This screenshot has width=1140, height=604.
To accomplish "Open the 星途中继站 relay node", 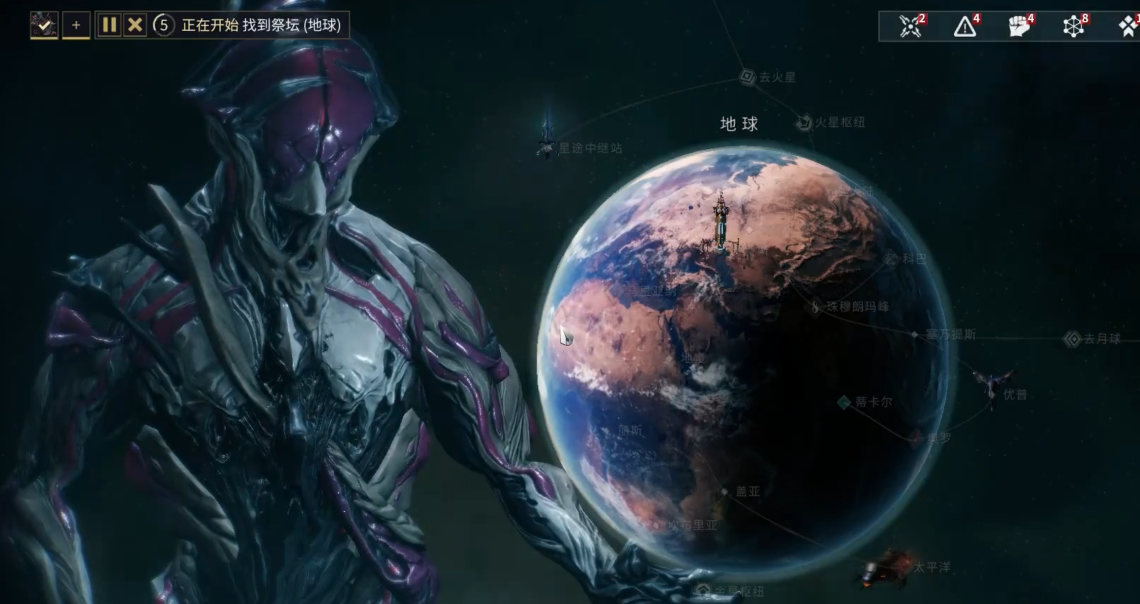I will pyautogui.click(x=546, y=148).
